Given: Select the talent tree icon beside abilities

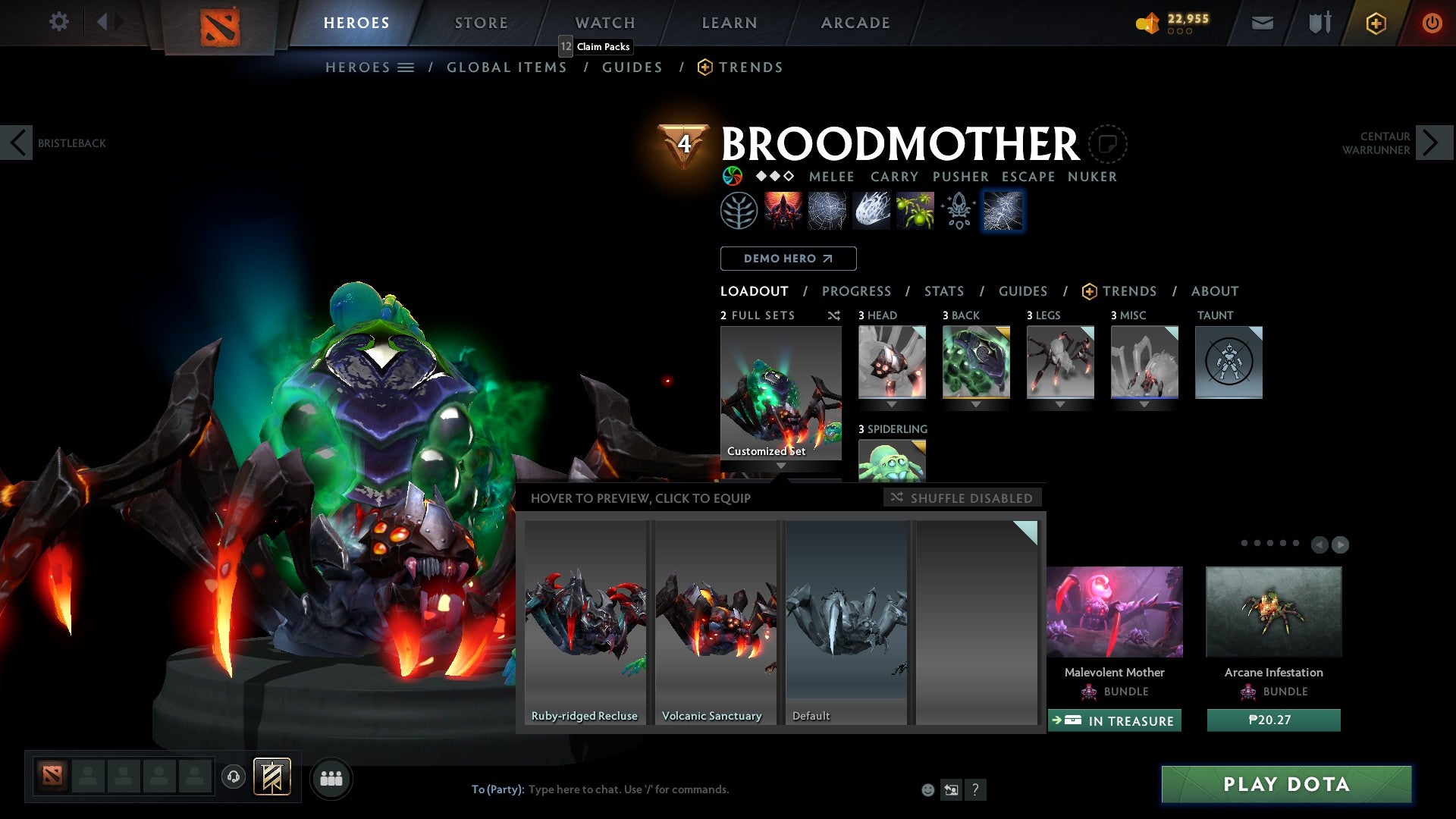Looking at the screenshot, I should [737, 210].
